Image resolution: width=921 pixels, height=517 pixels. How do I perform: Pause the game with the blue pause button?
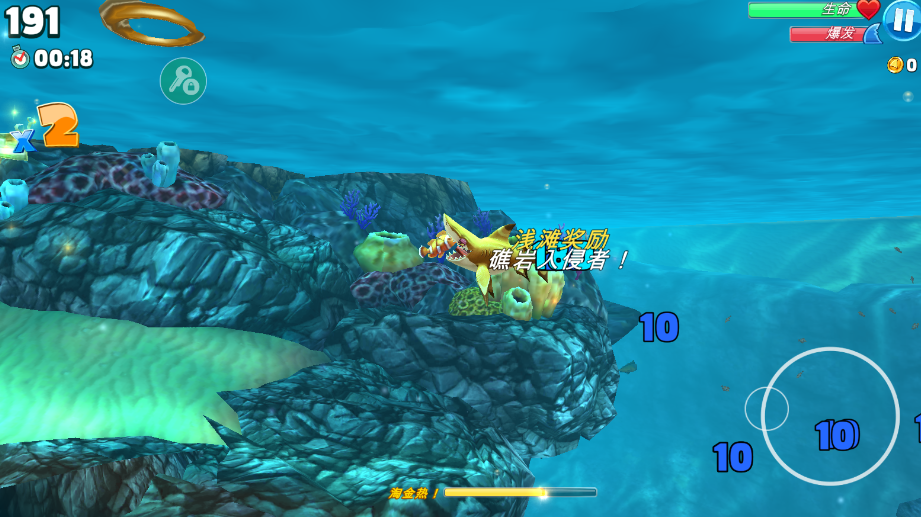click(902, 20)
